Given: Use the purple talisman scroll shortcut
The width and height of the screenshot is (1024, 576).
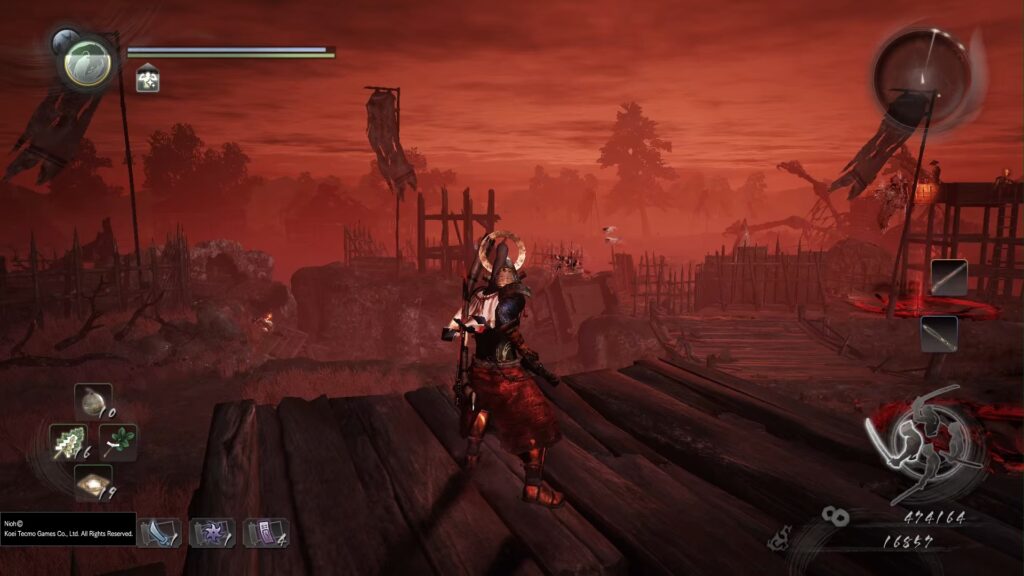Looking at the screenshot, I should point(264,532).
